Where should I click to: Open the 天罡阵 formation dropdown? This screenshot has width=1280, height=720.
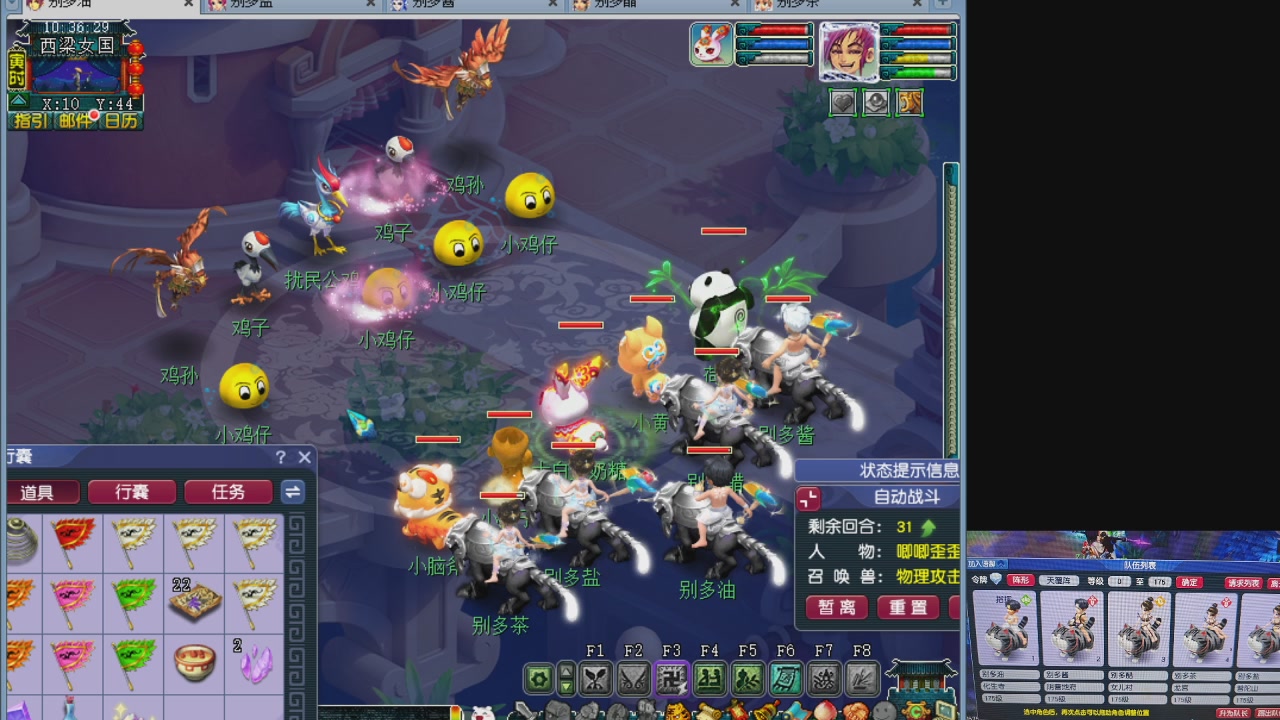[x=1060, y=581]
